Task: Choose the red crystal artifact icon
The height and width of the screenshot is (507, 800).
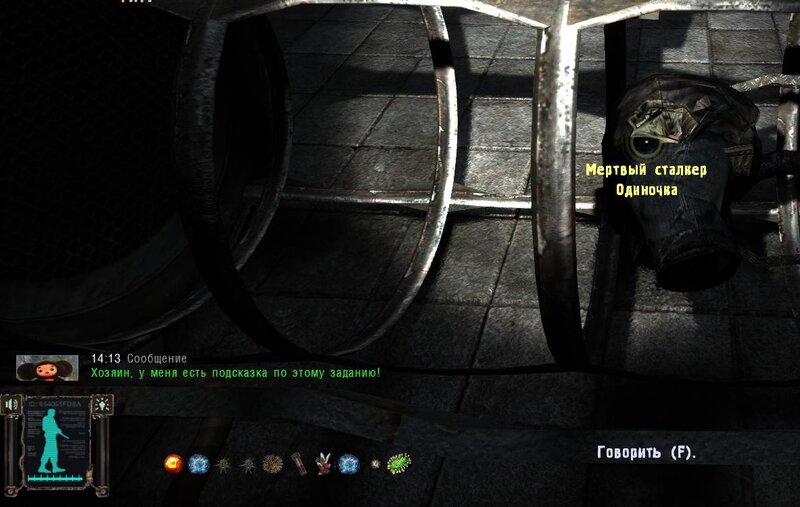Action: coord(323,463)
